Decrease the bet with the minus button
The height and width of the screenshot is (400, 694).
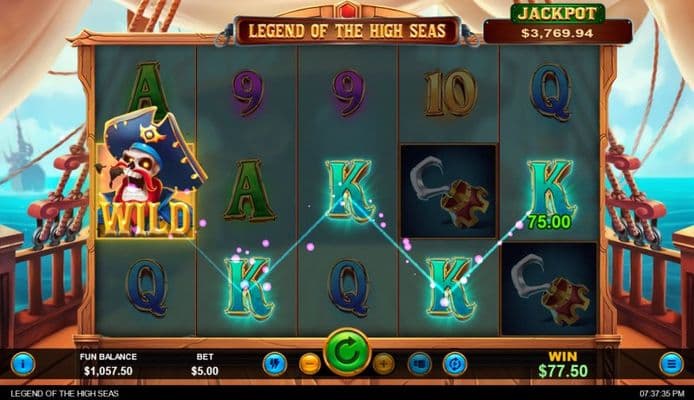(x=310, y=363)
